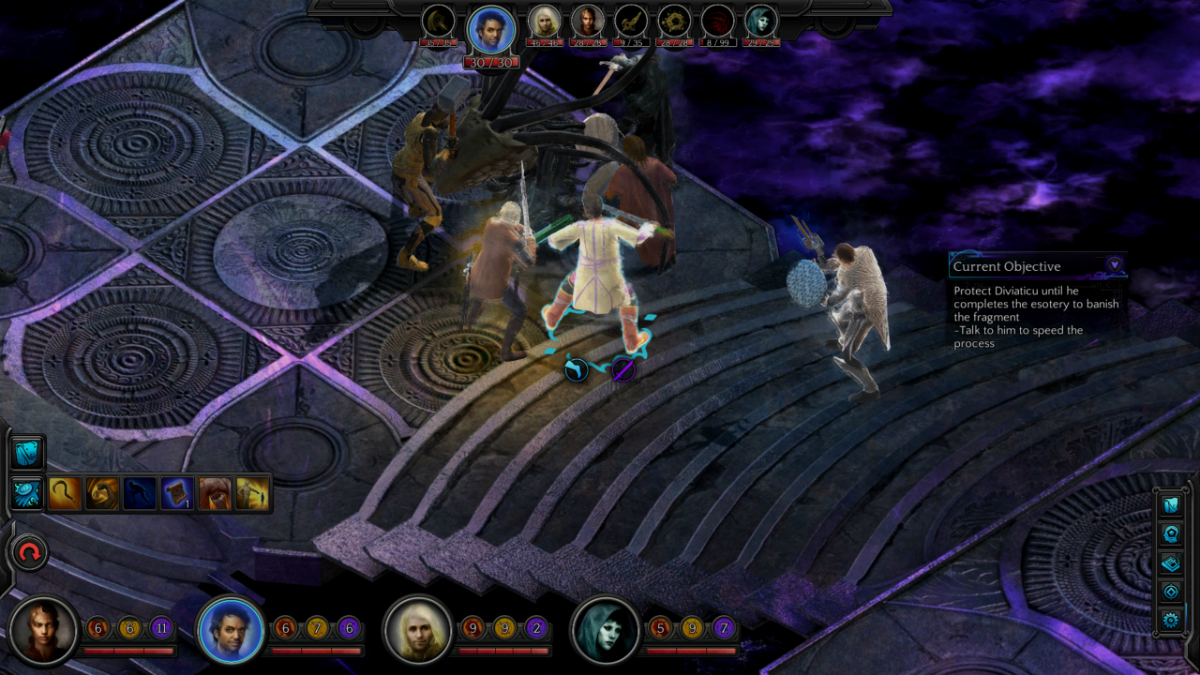This screenshot has height=675, width=1200.
Task: Select the red-haired party member portrait
Action: 44,630
